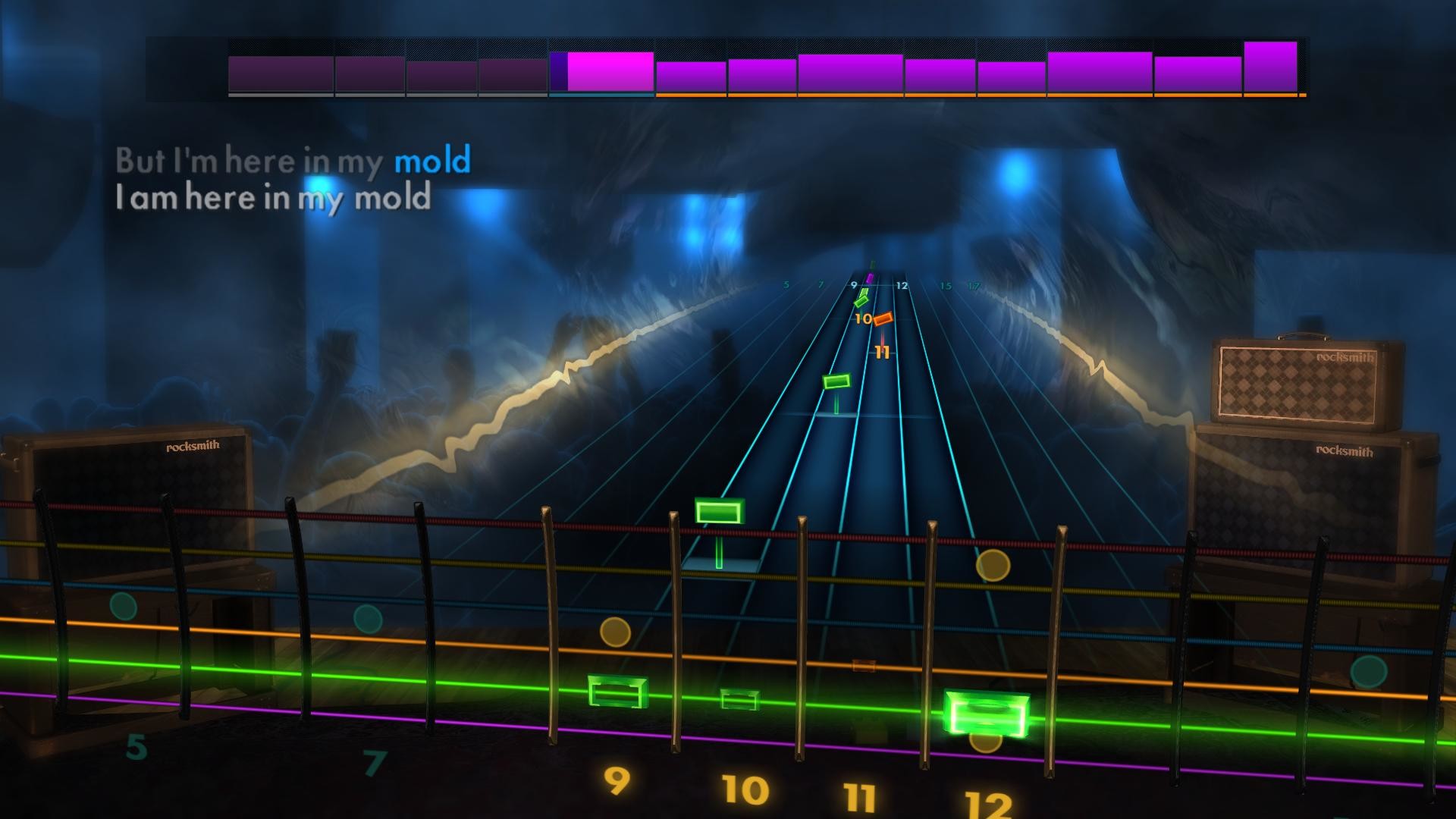Select the lyric line I am here in my mold

273,199
